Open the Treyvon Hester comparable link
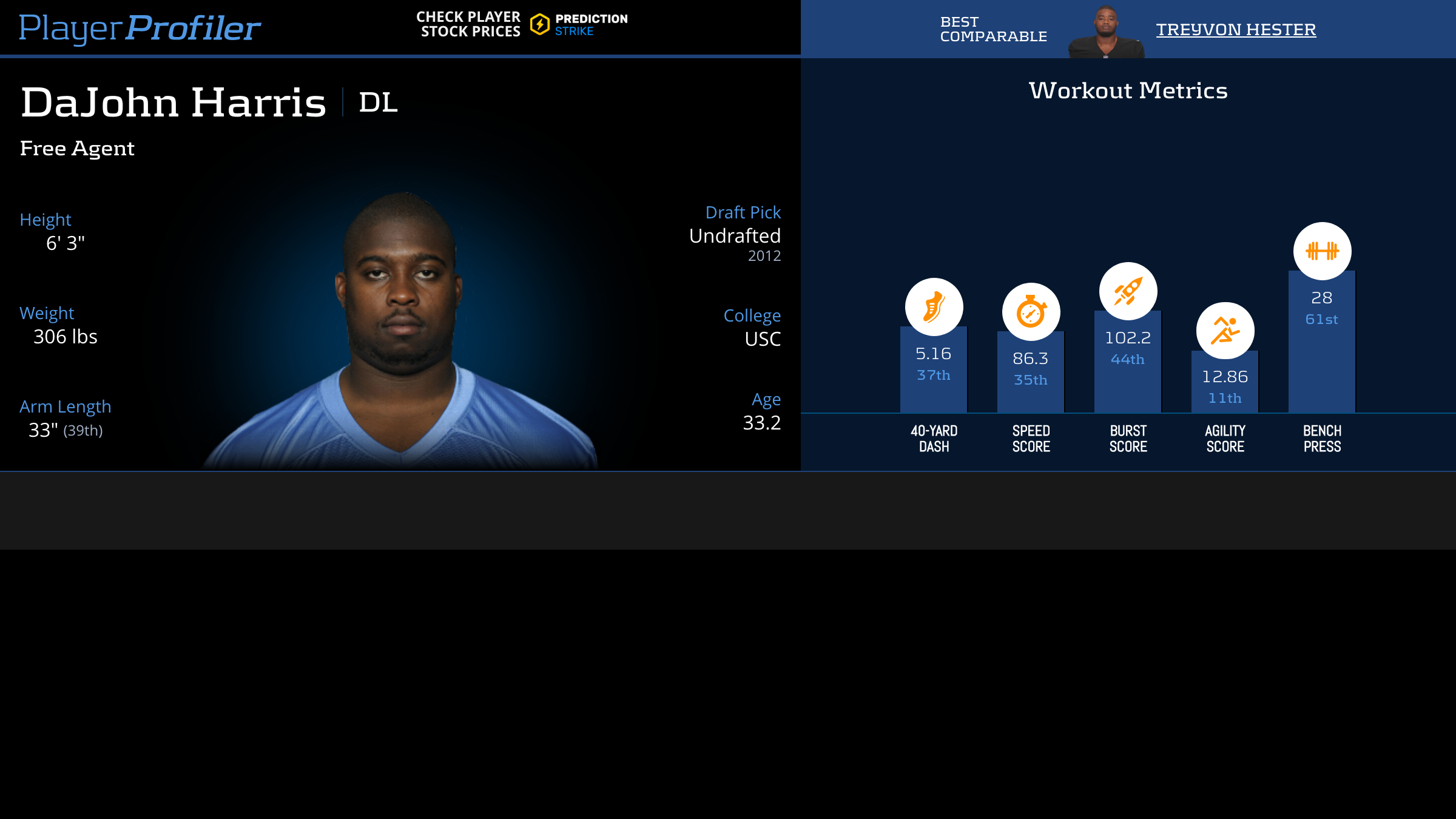Viewport: 1456px width, 819px height. tap(1236, 29)
